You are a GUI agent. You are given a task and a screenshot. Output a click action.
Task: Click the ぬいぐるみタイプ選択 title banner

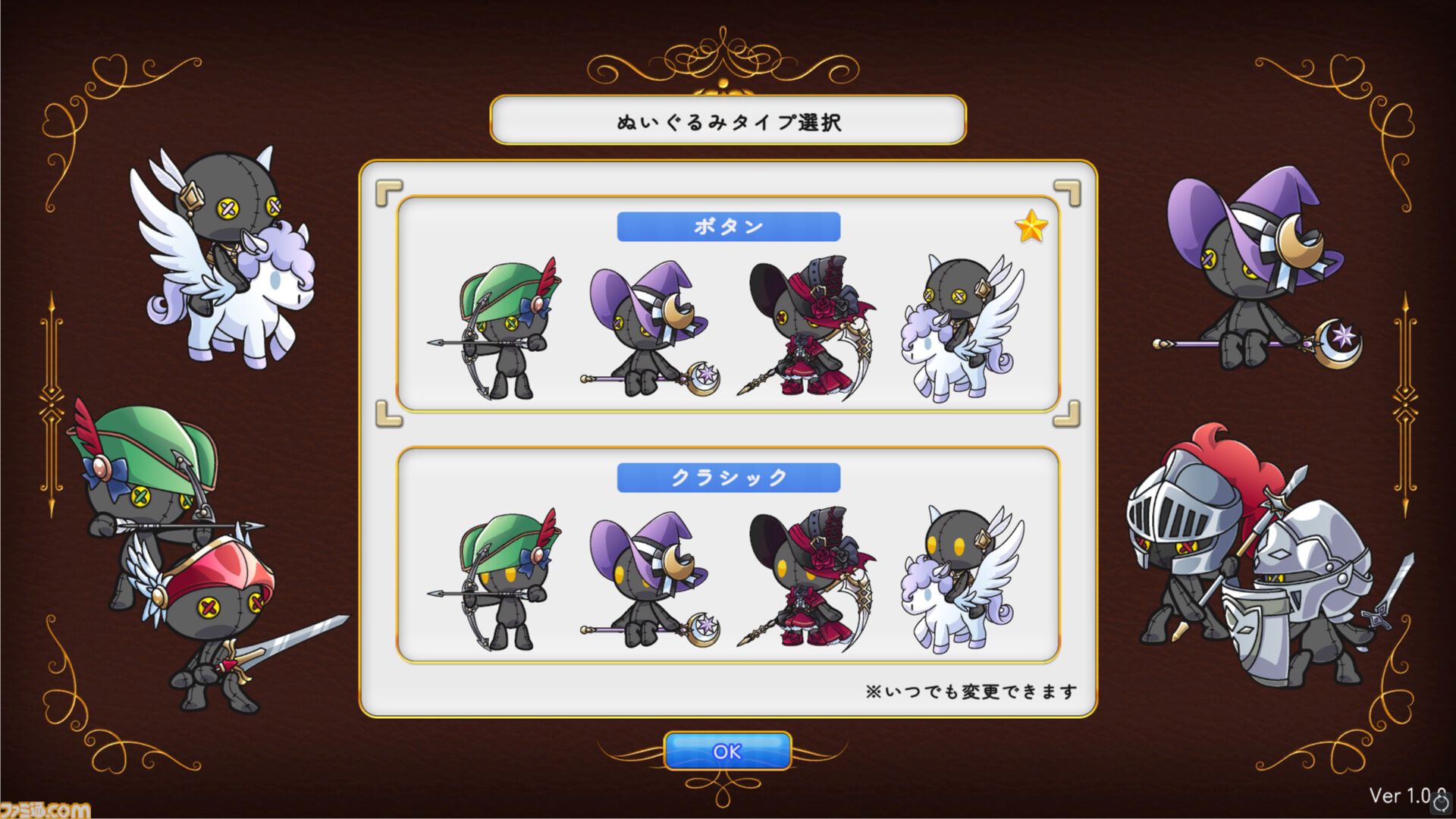[x=726, y=118]
